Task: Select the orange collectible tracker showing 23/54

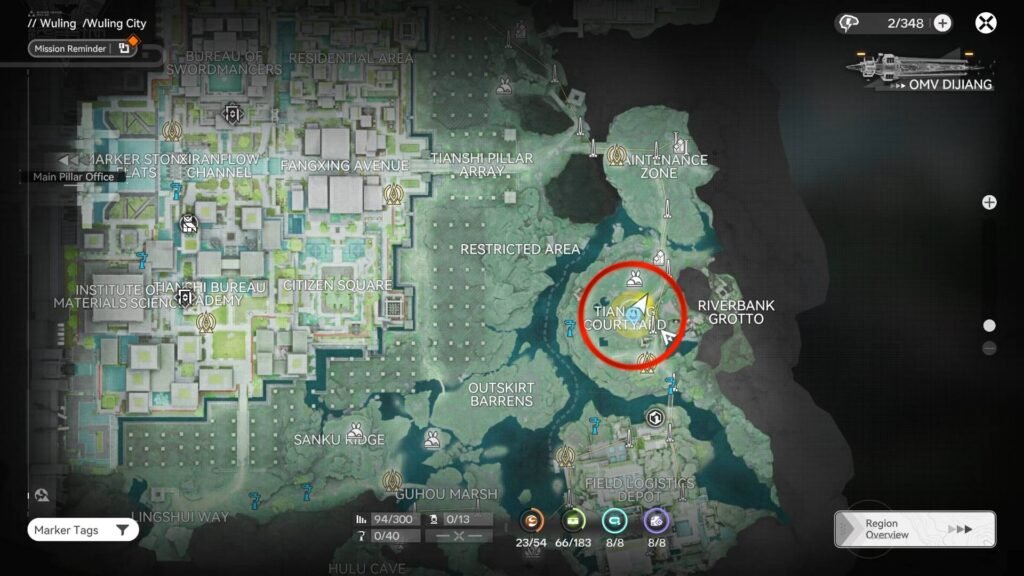Action: (x=532, y=519)
